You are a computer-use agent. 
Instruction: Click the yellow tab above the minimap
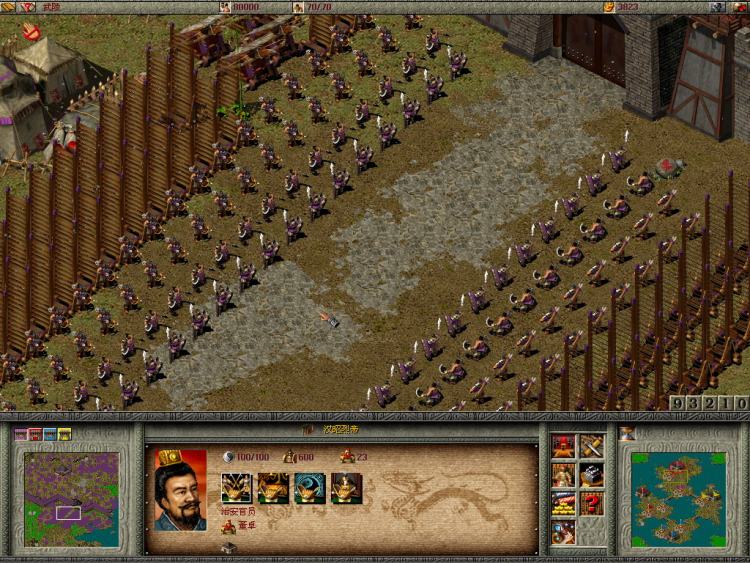click(x=65, y=434)
